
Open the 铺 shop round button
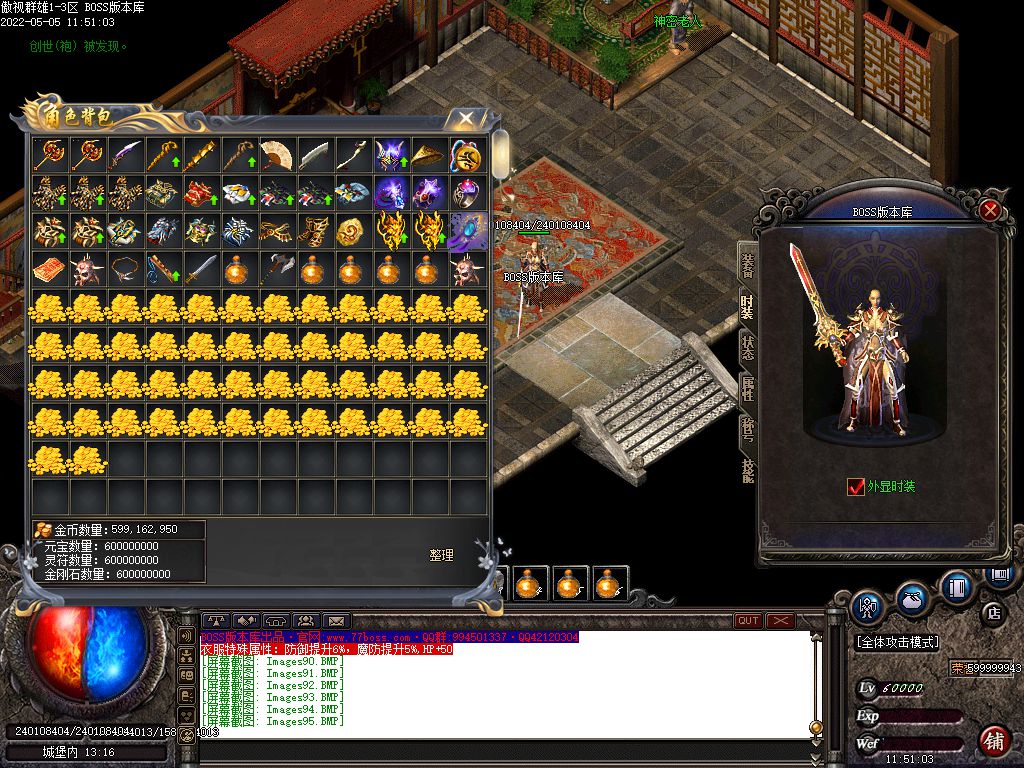pyautogui.click(x=993, y=740)
